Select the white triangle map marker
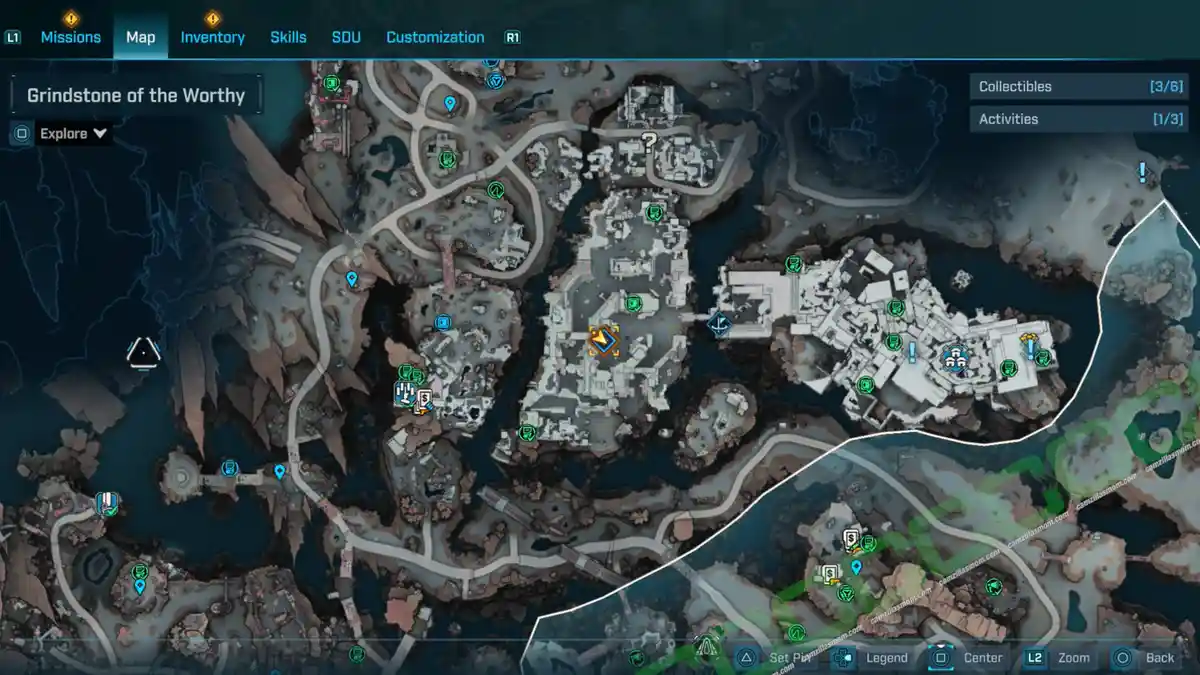 pos(144,352)
